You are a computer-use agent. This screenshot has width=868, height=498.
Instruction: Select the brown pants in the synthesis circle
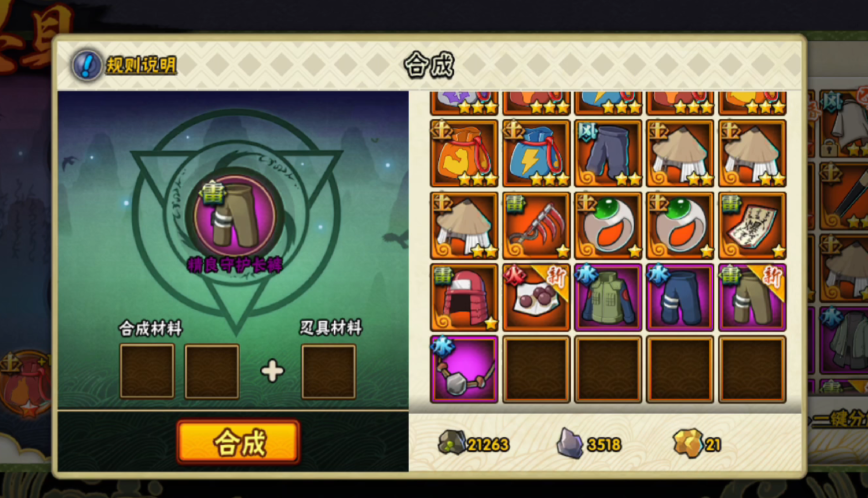point(236,213)
